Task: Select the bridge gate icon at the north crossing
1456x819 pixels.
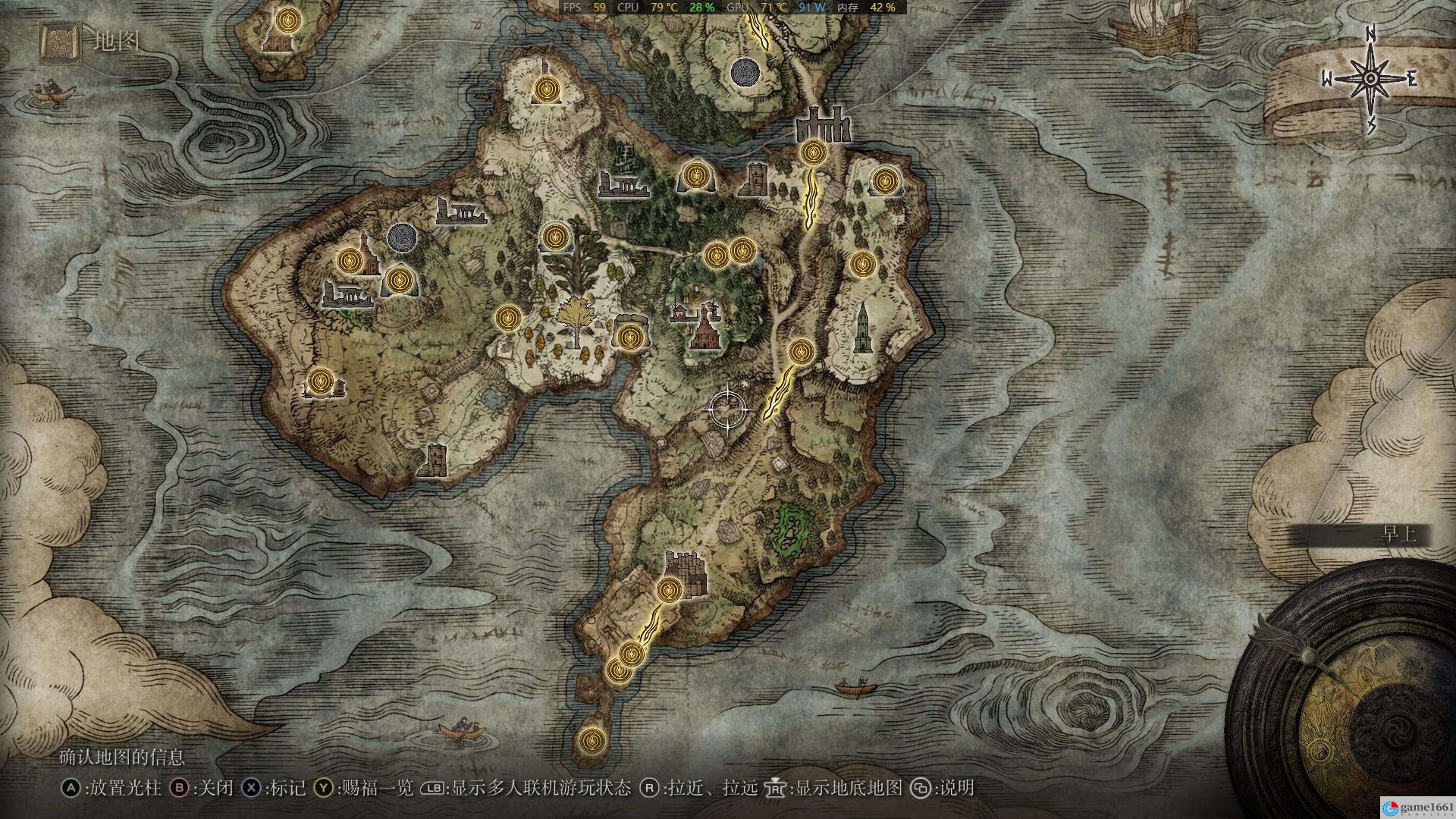Action: tap(822, 126)
